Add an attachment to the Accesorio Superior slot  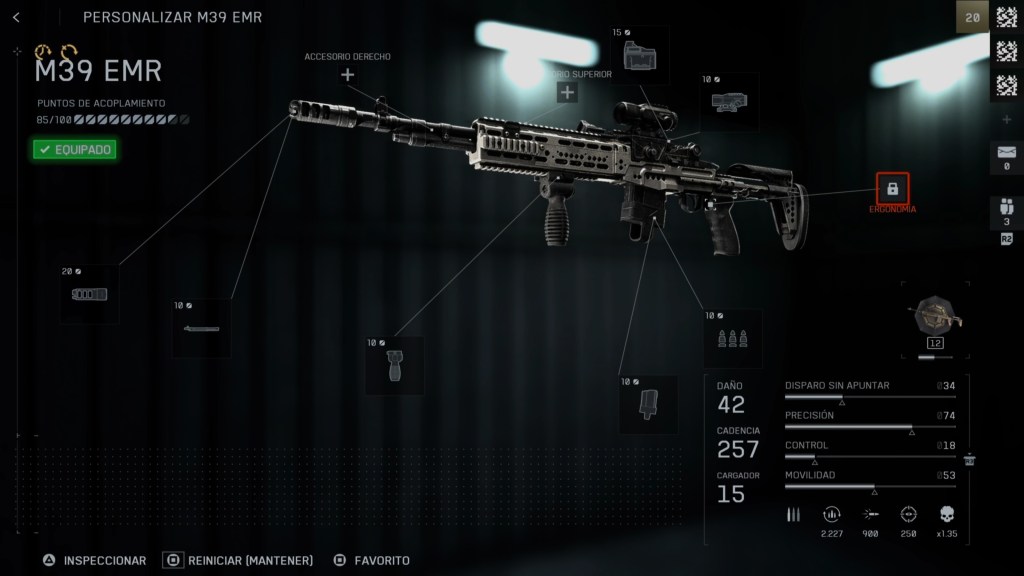tap(567, 93)
